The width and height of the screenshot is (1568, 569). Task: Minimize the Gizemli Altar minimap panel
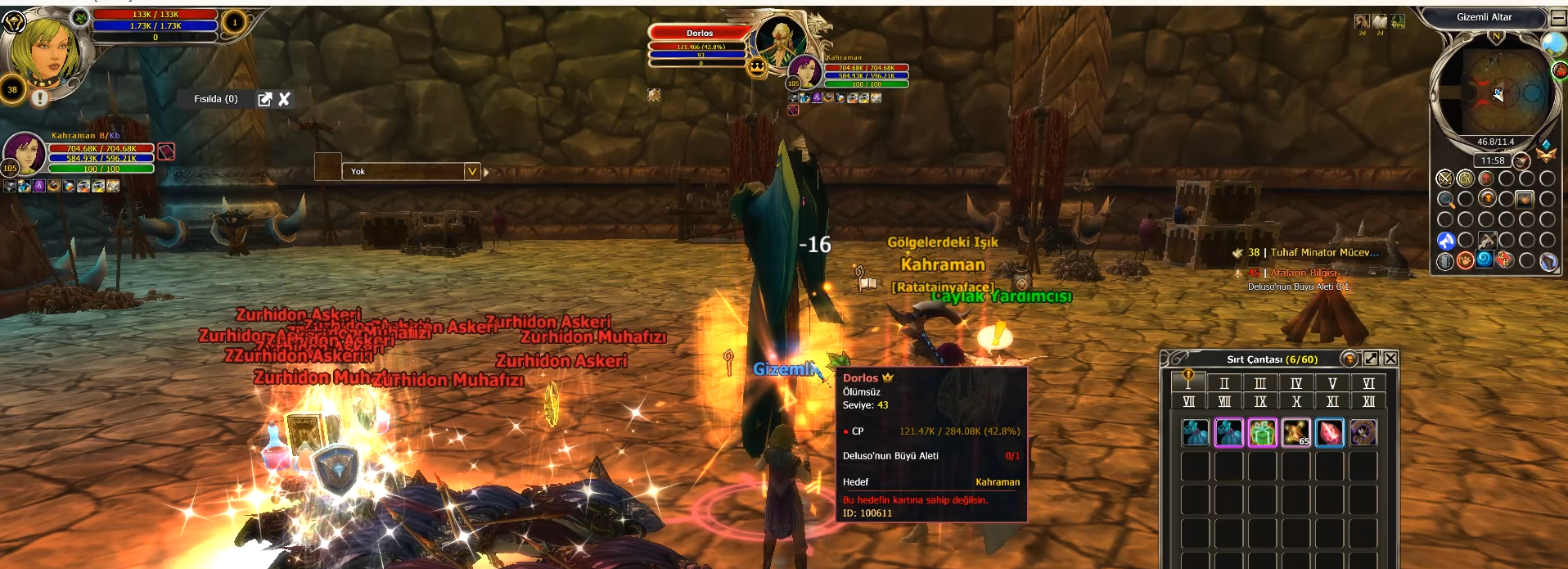pyautogui.click(x=1558, y=17)
